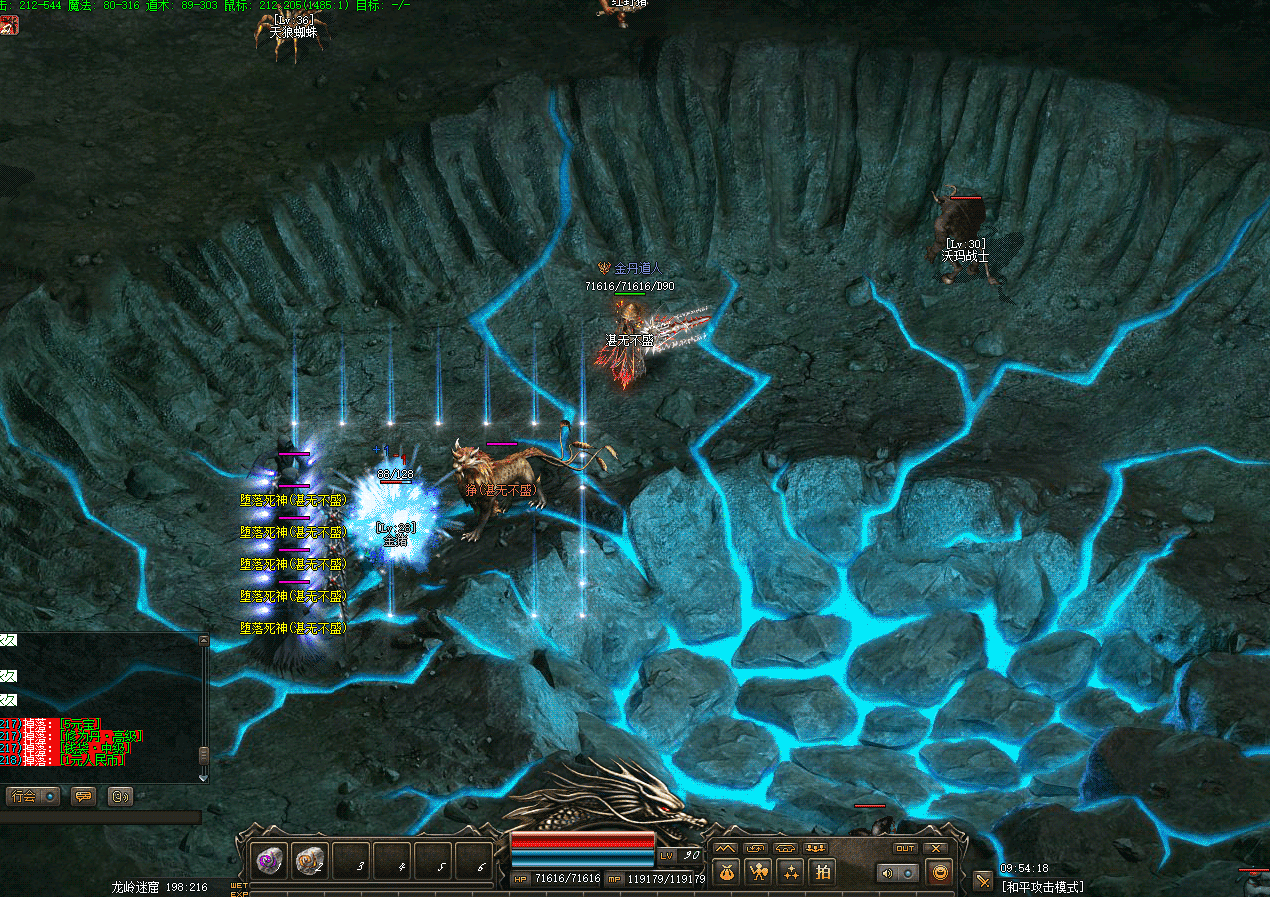Use the purple scroll in hotbar slot 1
The height and width of the screenshot is (897, 1270).
pyautogui.click(x=270, y=860)
